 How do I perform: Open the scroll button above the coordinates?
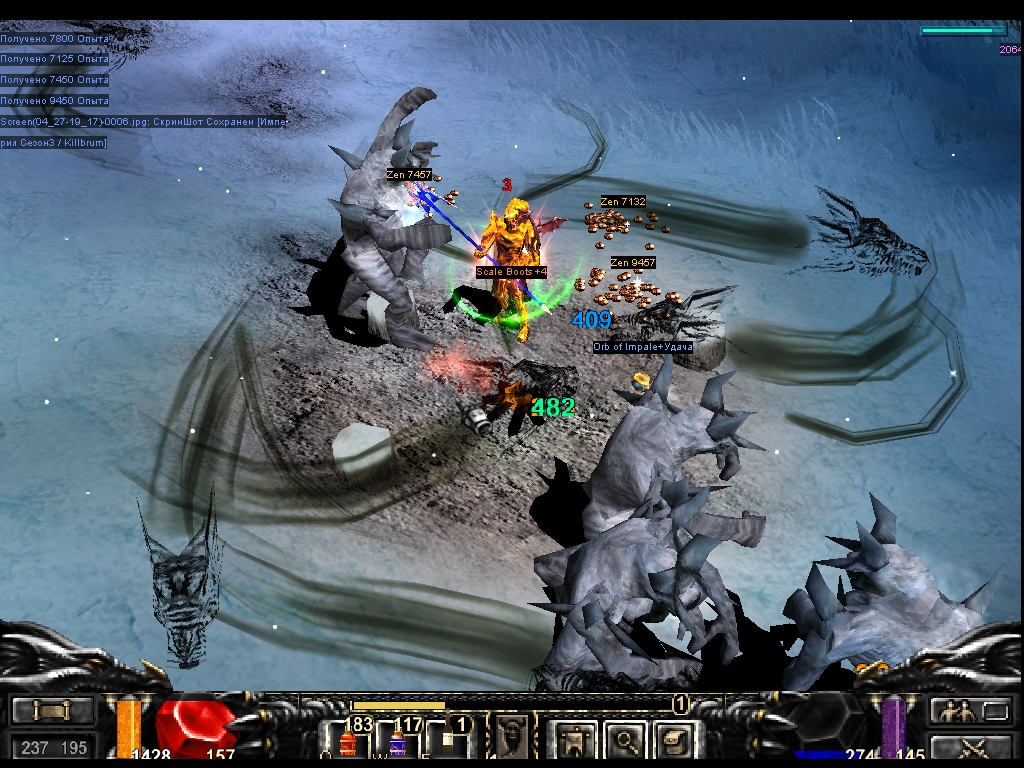coord(53,711)
